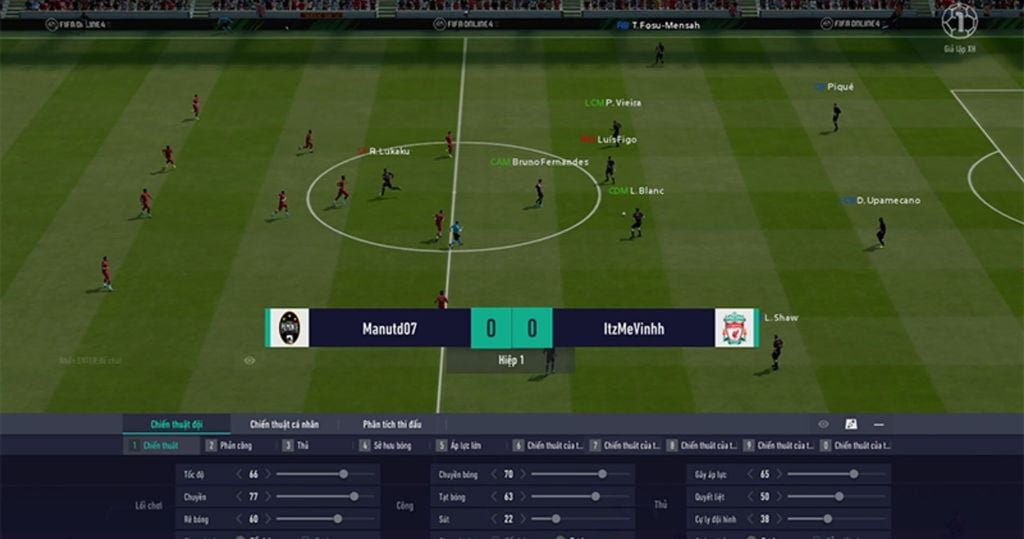This screenshot has width=1024, height=539.
Task: Lower Quyết liệt with its left arrow
Action: tap(749, 496)
